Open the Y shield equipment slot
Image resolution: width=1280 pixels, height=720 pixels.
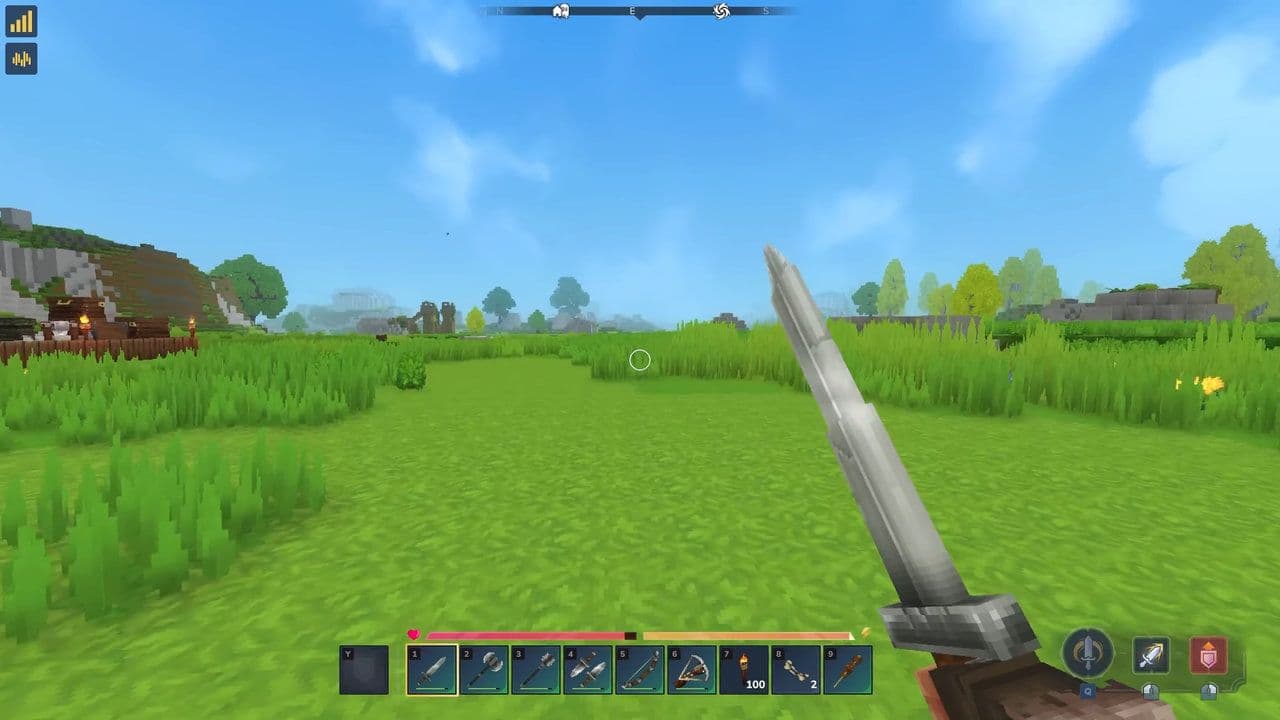(365, 668)
